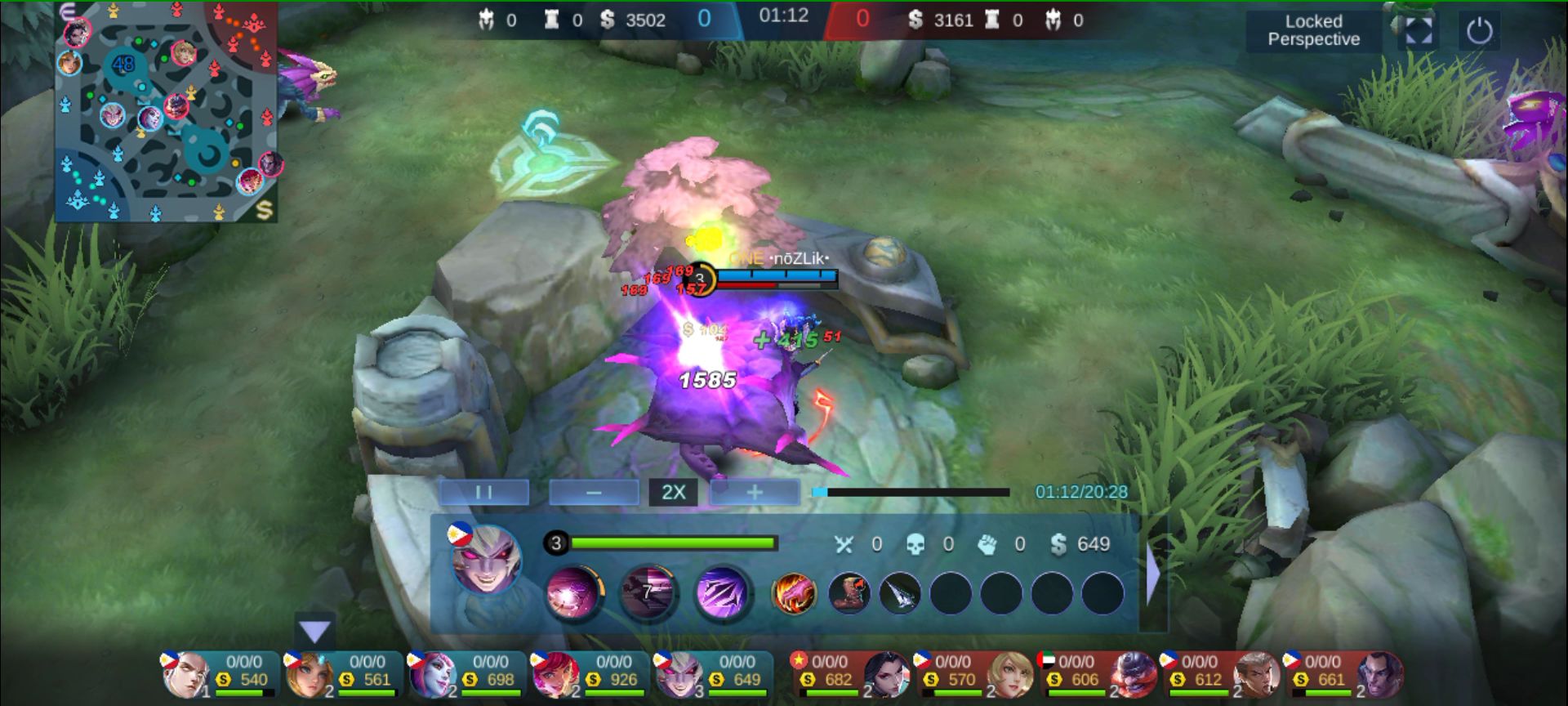Open the minimap
Screen dimensions: 1568x706
click(x=167, y=113)
